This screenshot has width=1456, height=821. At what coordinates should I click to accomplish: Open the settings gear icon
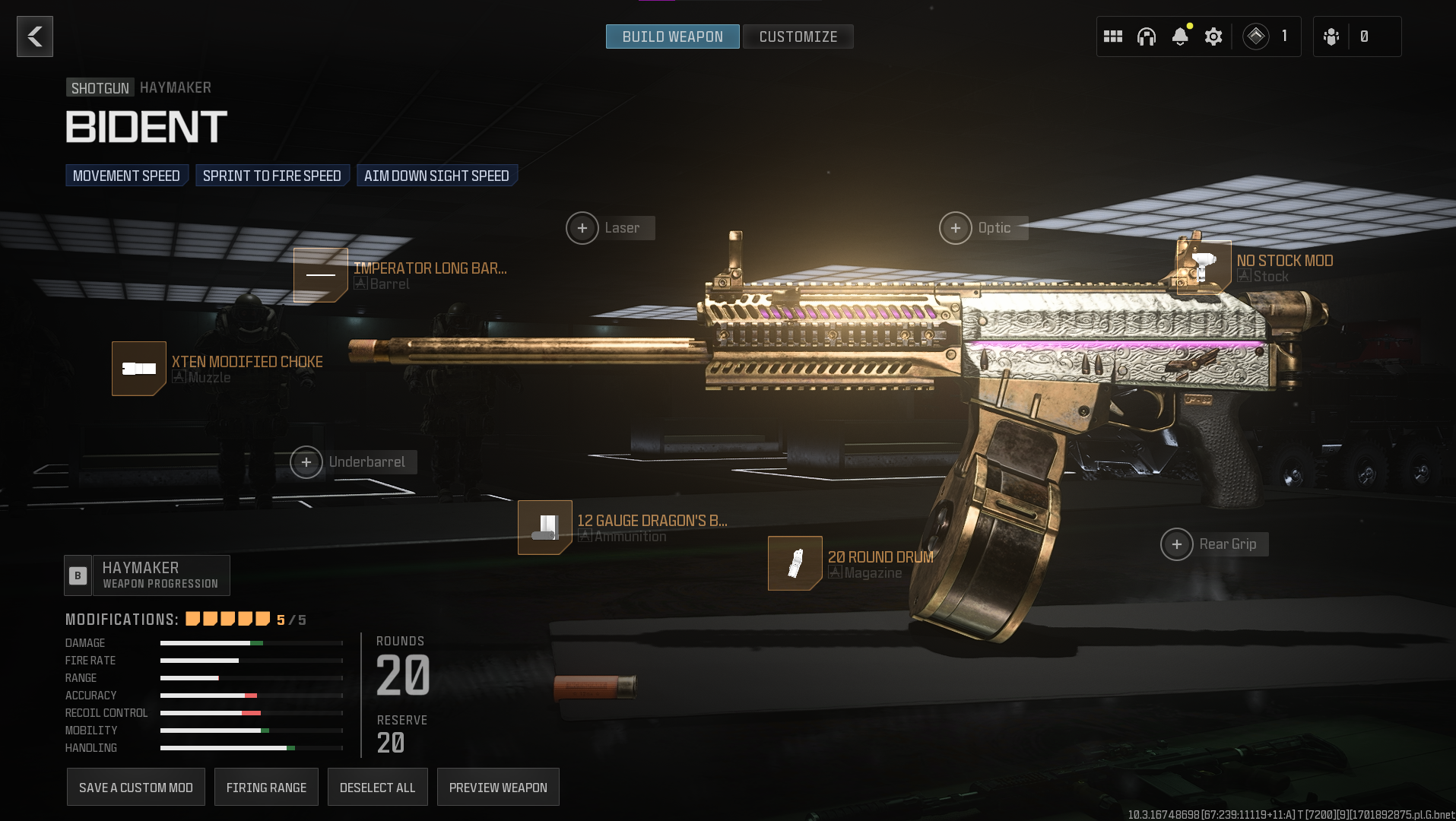[x=1213, y=36]
